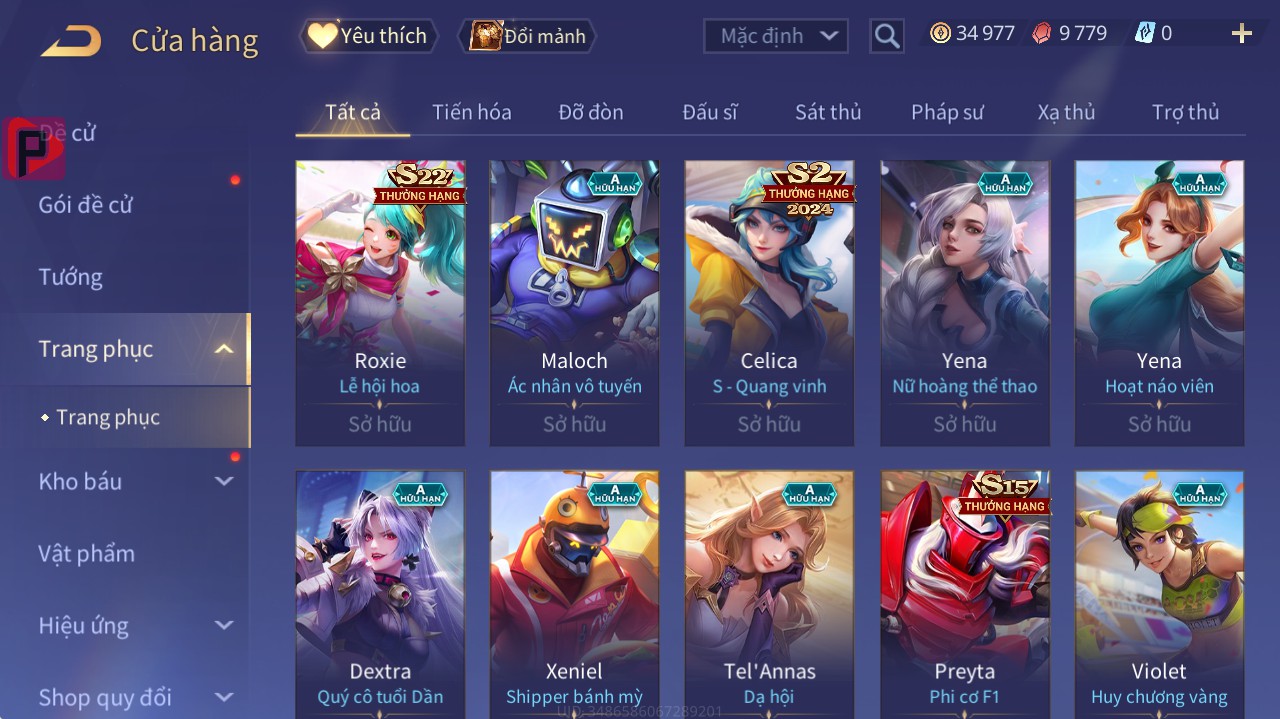Switch to the Tiến hóa tab
This screenshot has height=719, width=1280.
(471, 112)
